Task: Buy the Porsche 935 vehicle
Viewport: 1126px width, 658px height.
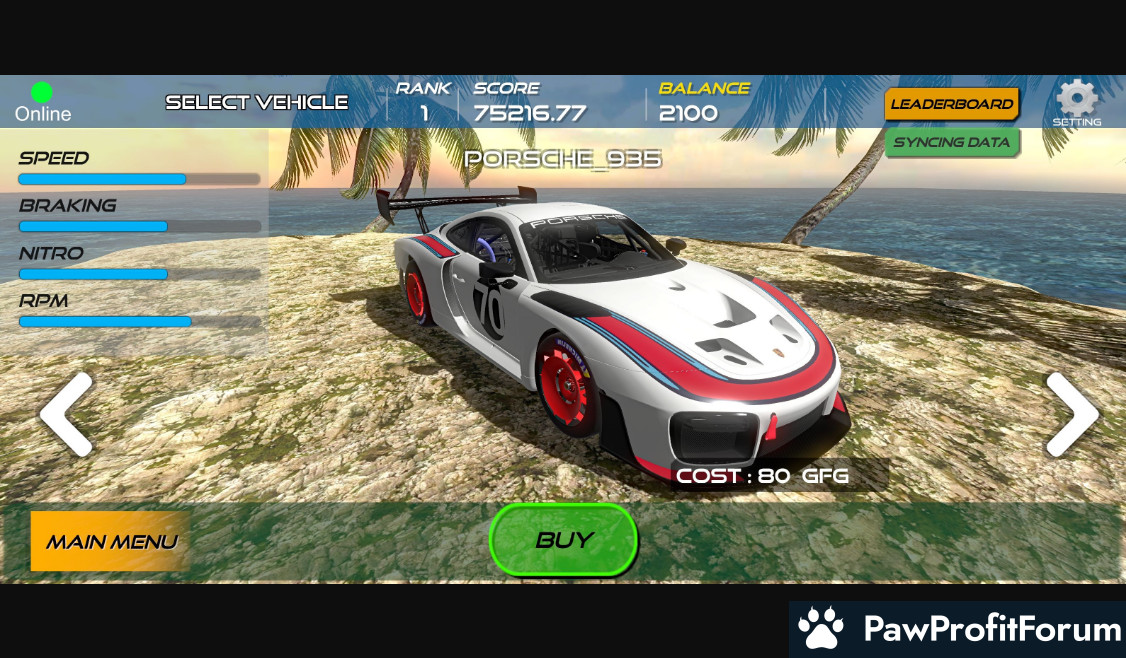Action: click(x=563, y=540)
